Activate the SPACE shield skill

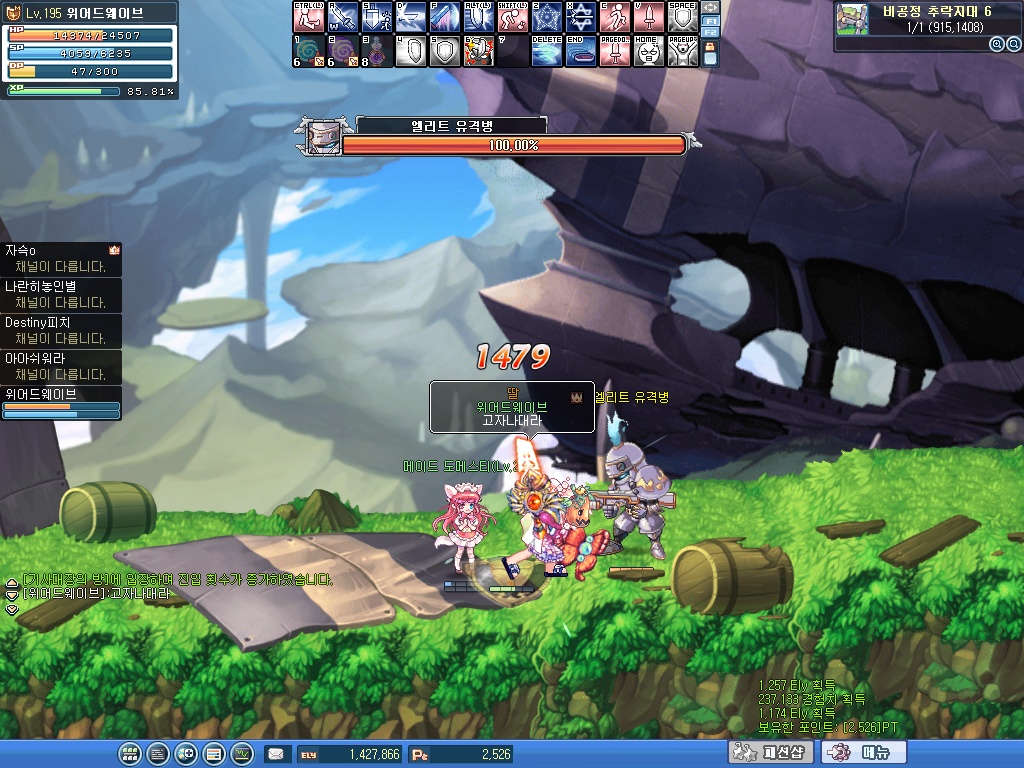coord(682,17)
